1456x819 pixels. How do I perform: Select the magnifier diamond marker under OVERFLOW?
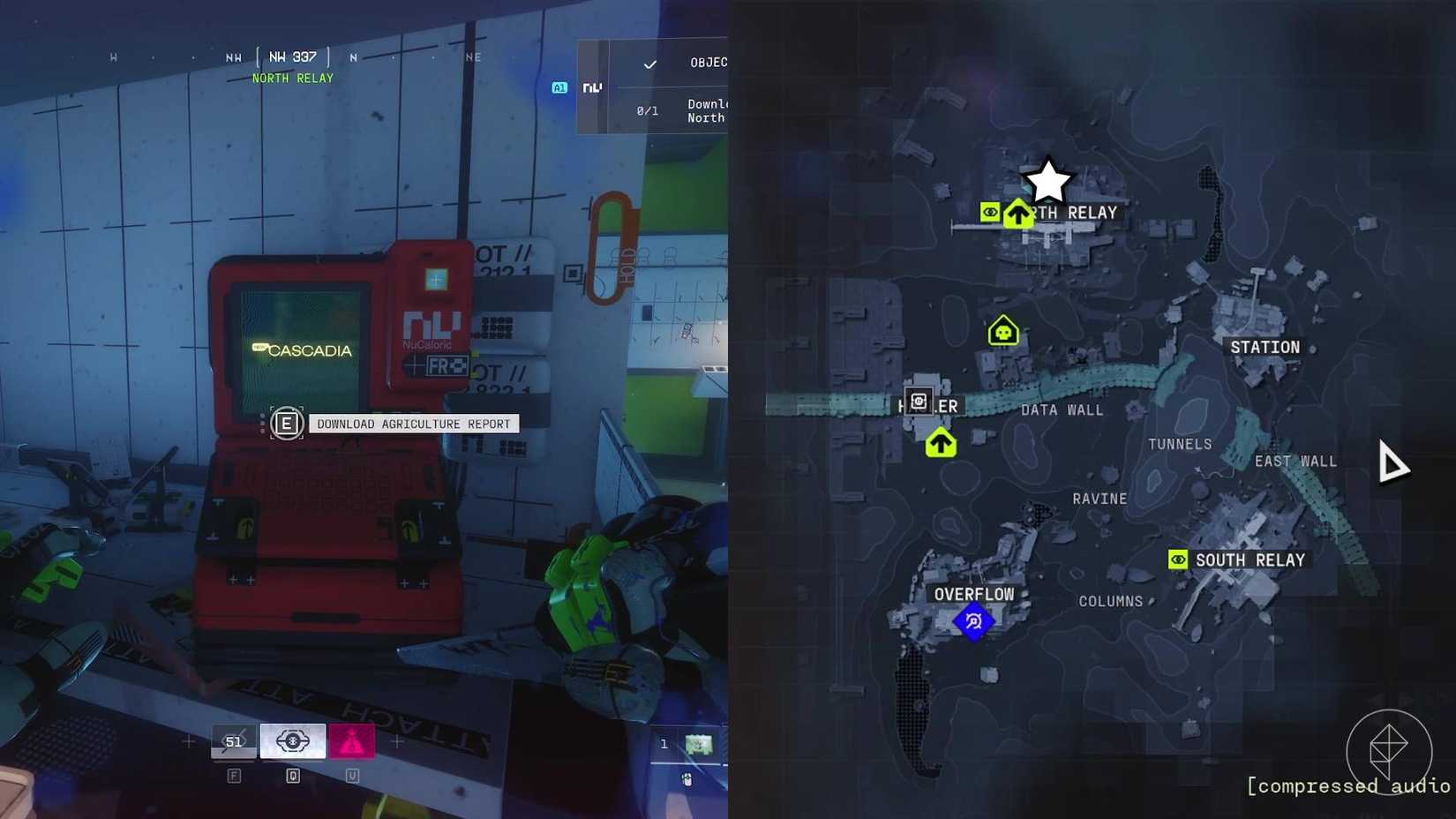point(973,620)
